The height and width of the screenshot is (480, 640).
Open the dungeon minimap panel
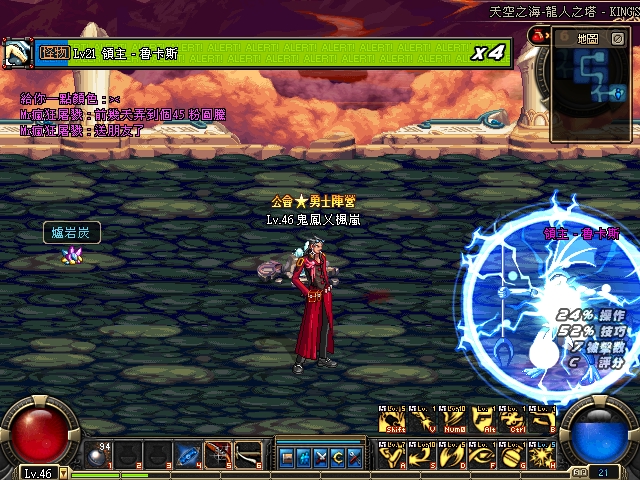(588, 38)
